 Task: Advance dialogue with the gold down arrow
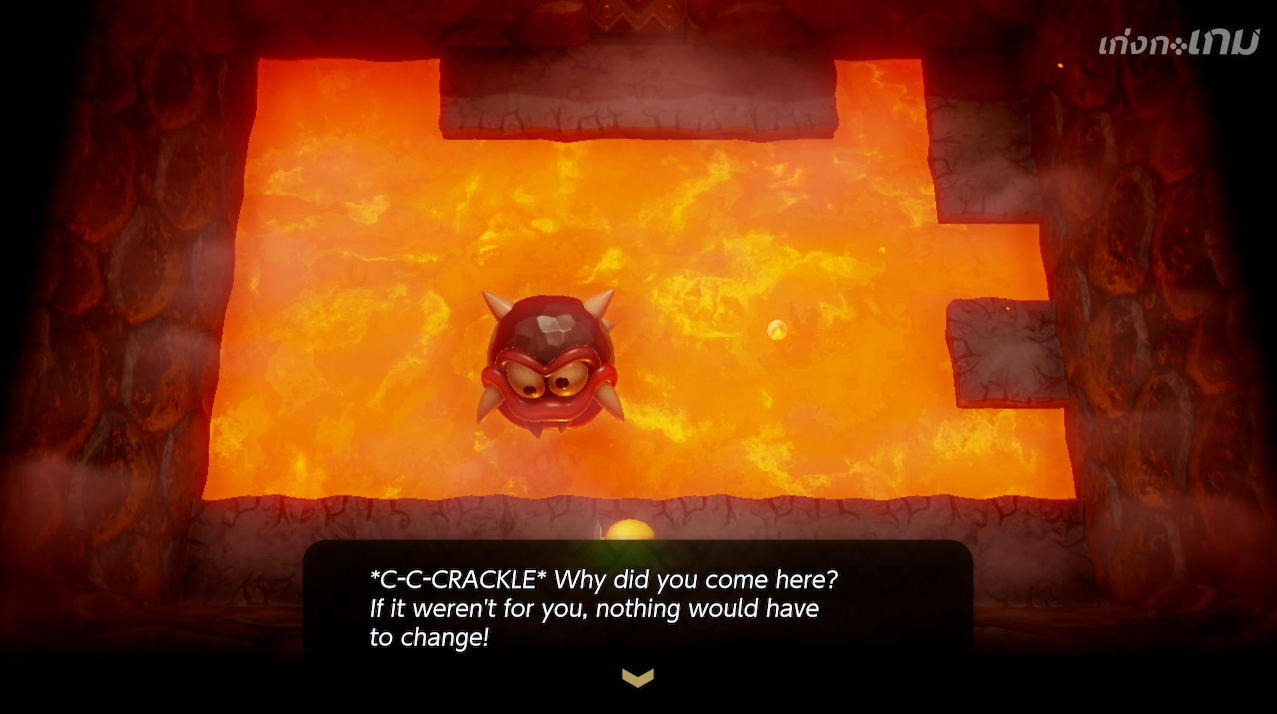[638, 678]
